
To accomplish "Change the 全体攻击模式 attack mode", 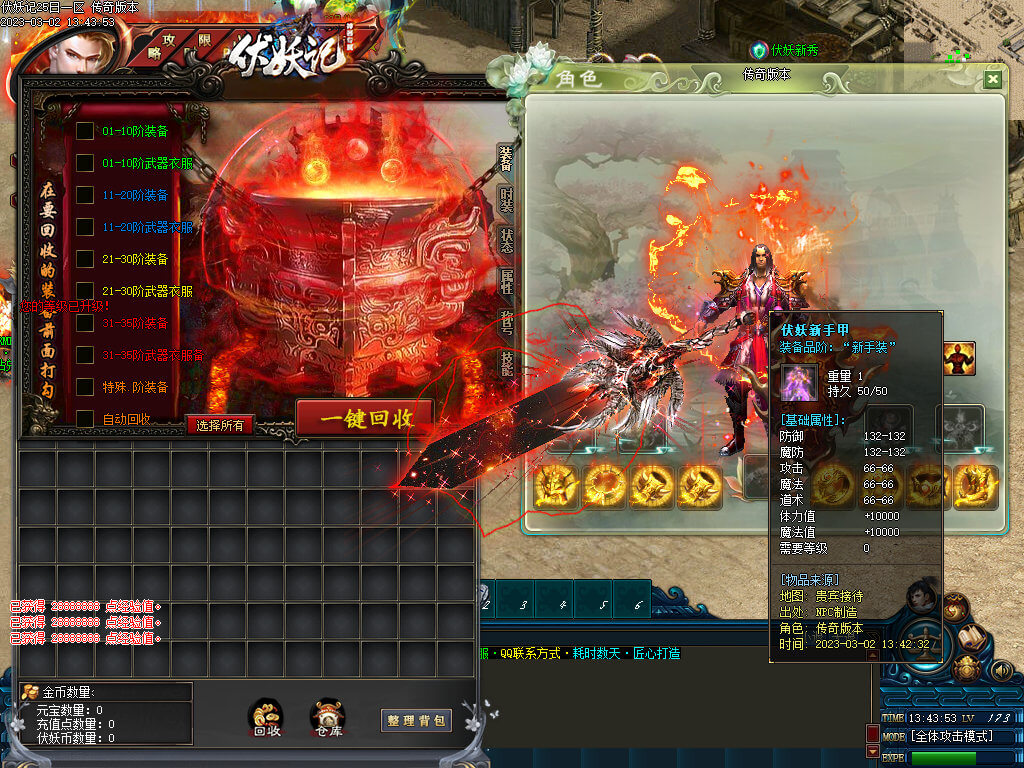I will [937, 737].
